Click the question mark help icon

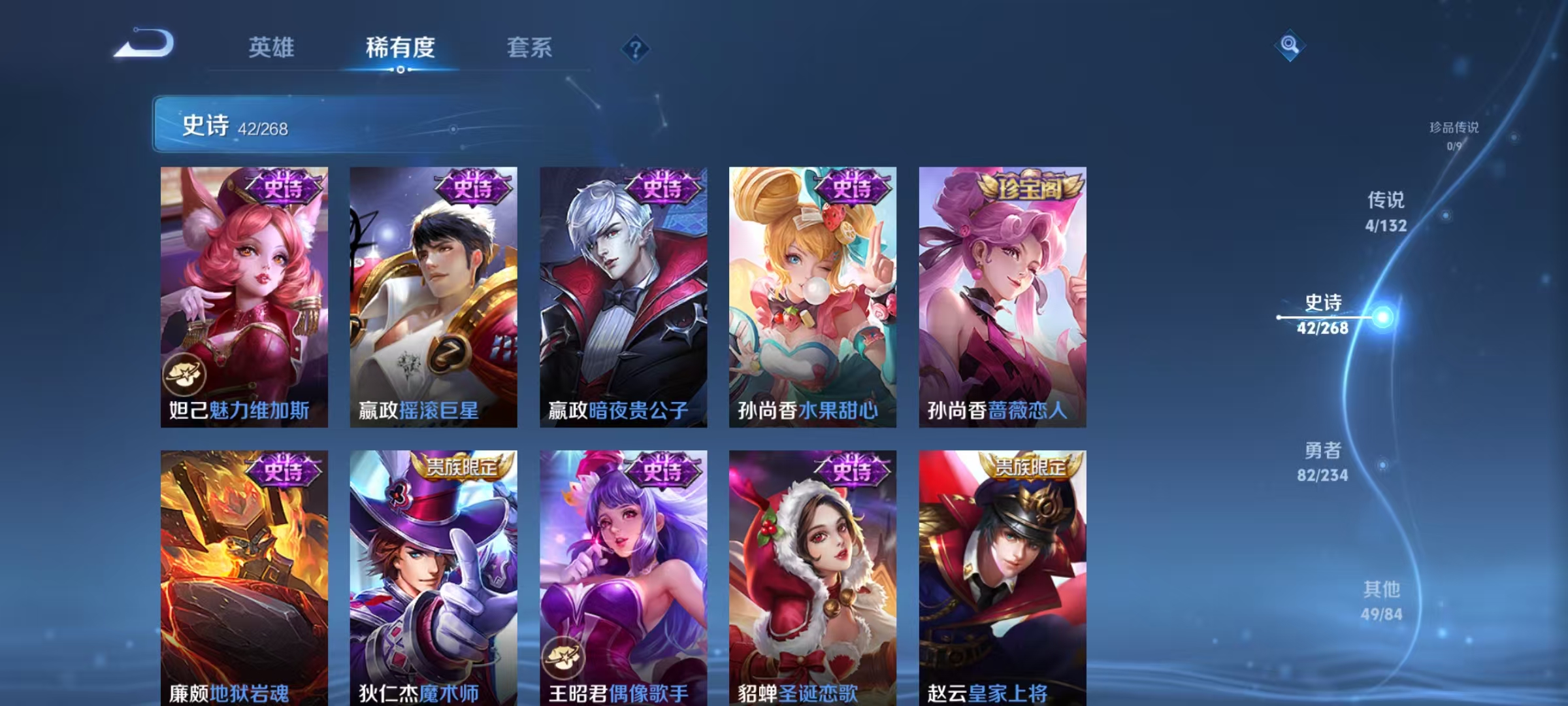(x=637, y=50)
